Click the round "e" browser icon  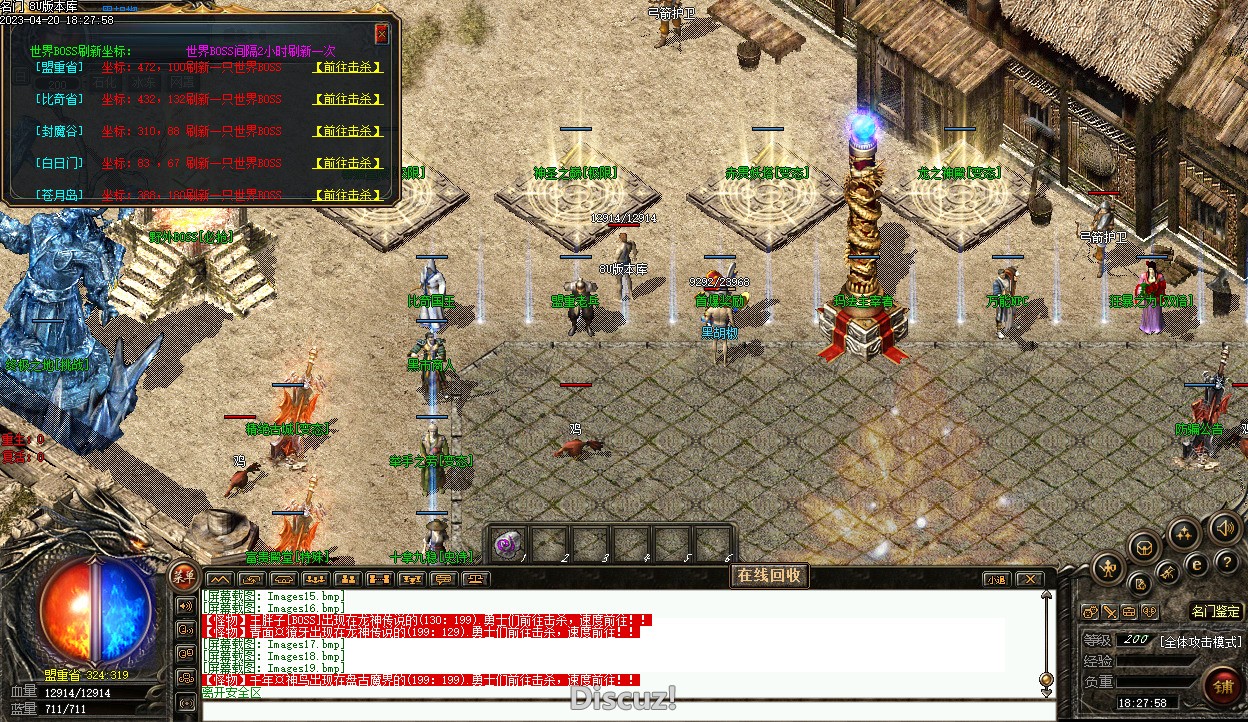coord(1197,564)
